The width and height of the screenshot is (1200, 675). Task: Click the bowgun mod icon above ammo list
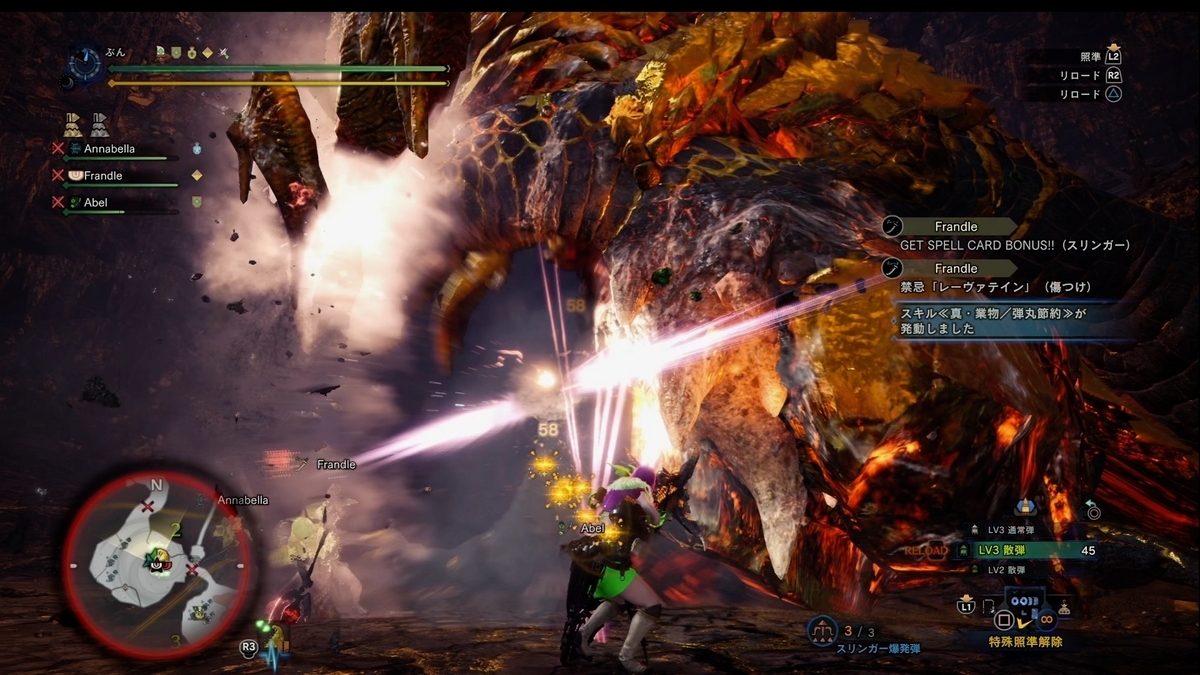click(1023, 507)
